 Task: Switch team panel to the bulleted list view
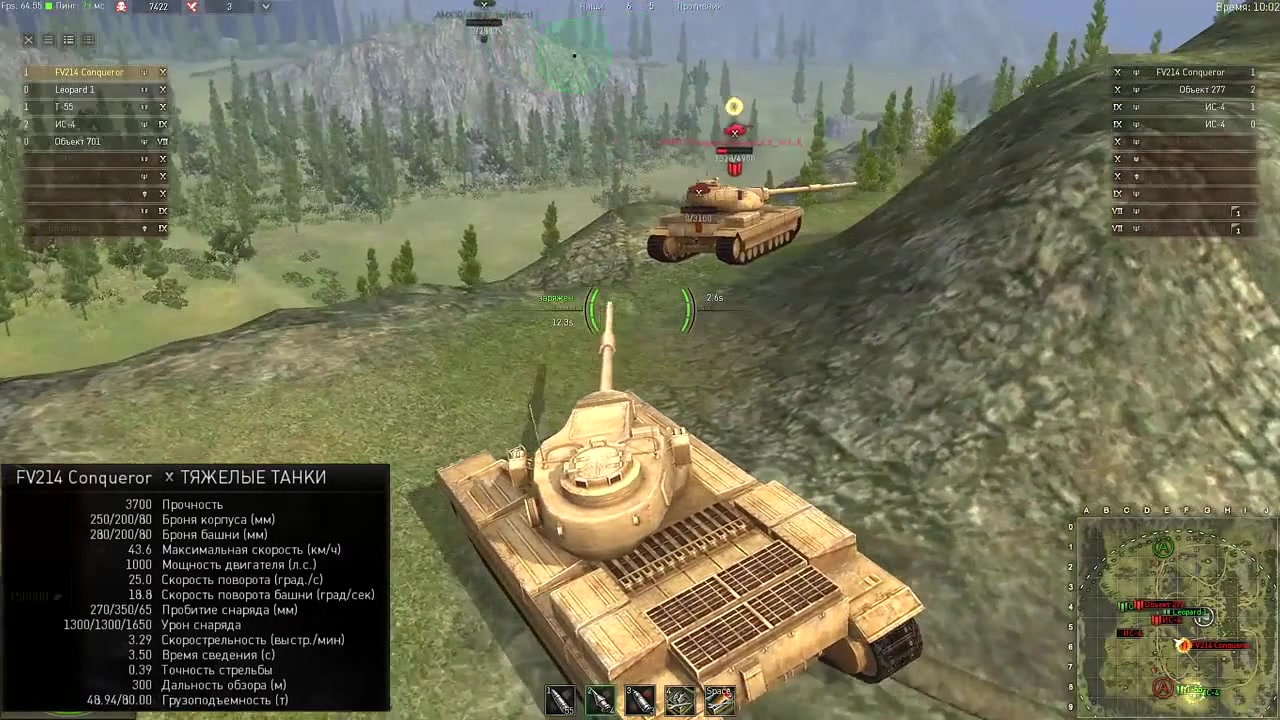pyautogui.click(x=68, y=40)
